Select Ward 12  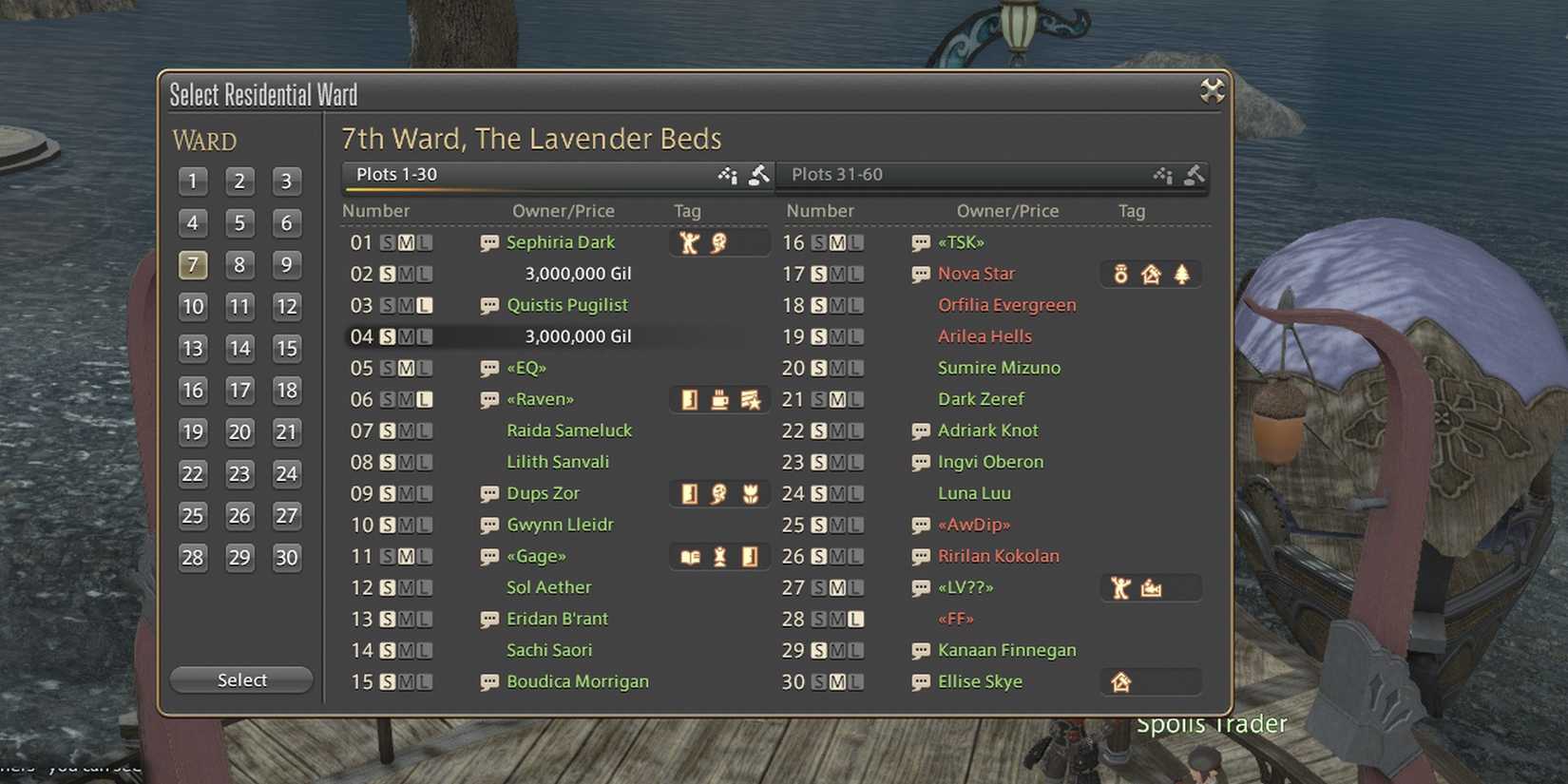pyautogui.click(x=287, y=306)
